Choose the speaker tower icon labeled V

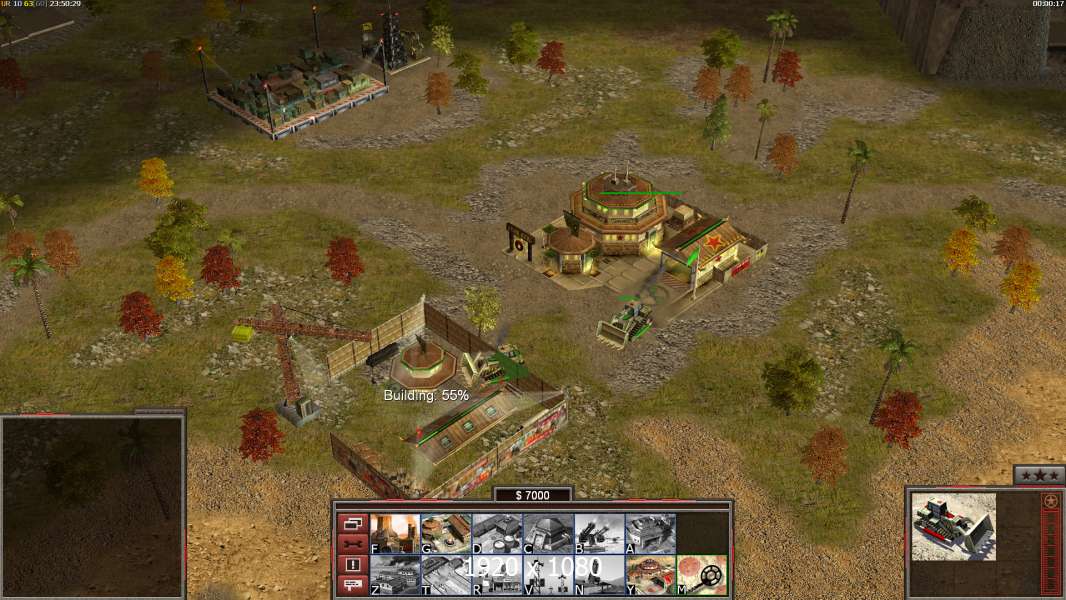pos(547,575)
